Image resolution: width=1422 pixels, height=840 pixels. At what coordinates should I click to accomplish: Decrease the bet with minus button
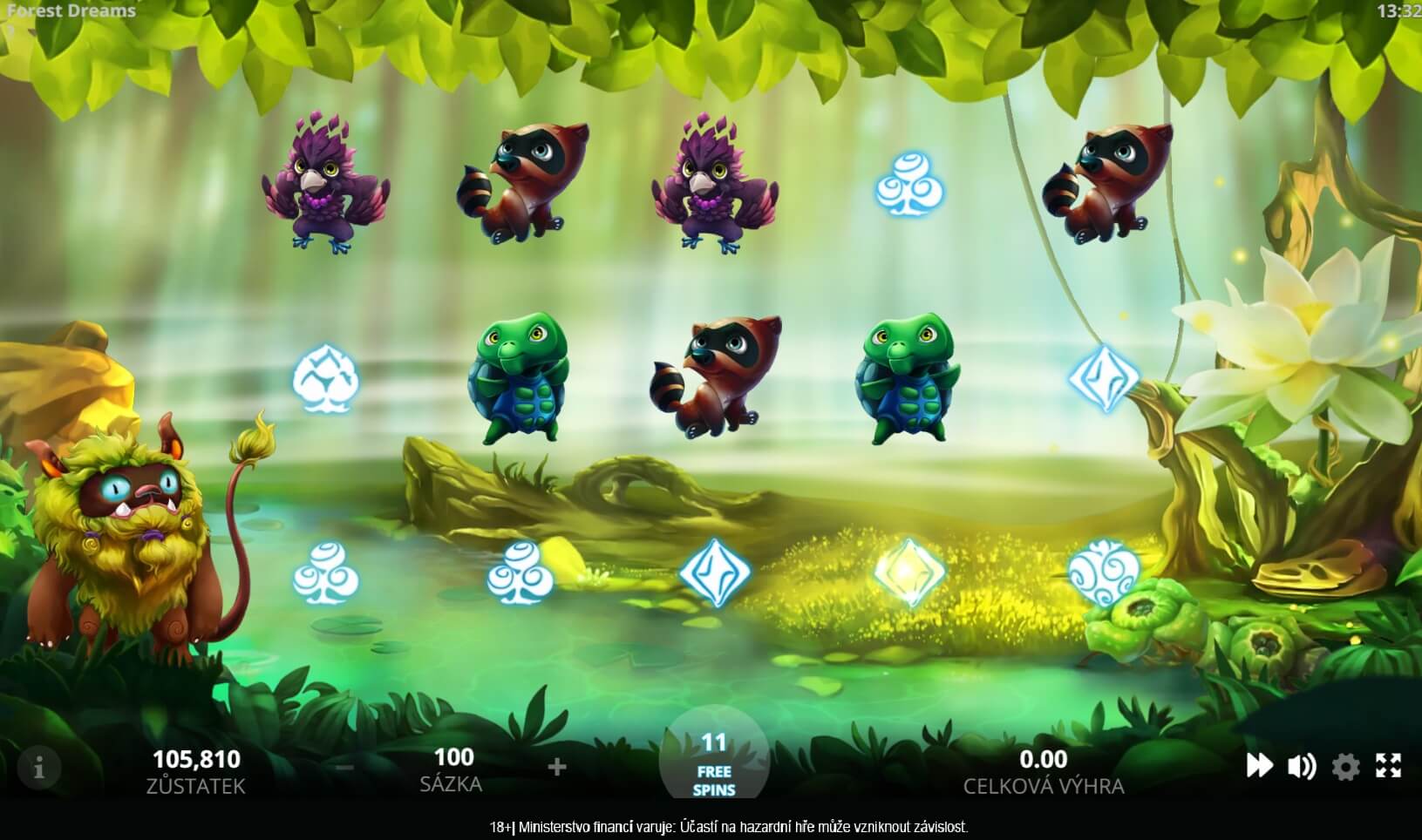[x=345, y=767]
